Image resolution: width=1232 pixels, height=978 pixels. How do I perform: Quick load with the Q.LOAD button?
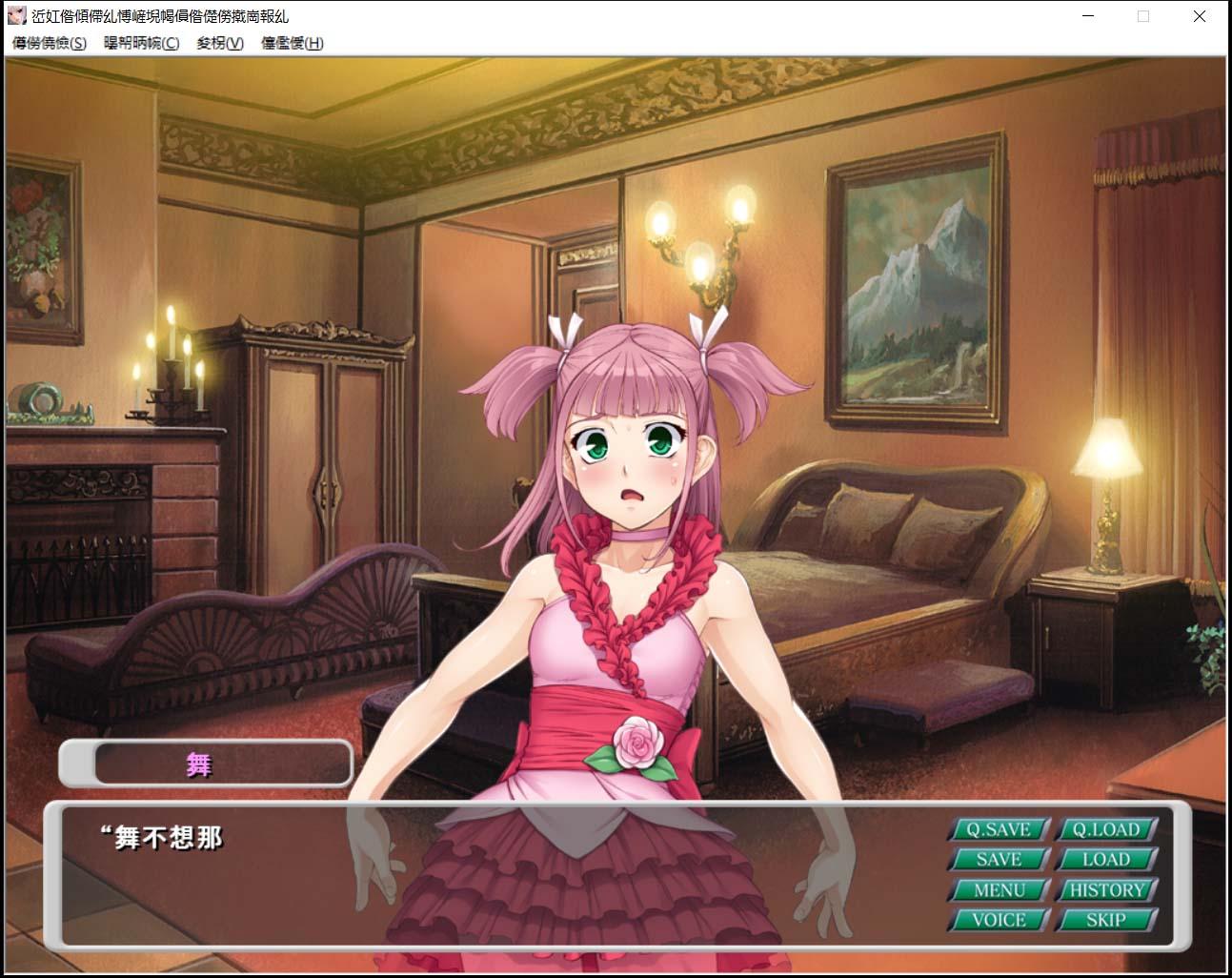pos(1106,829)
